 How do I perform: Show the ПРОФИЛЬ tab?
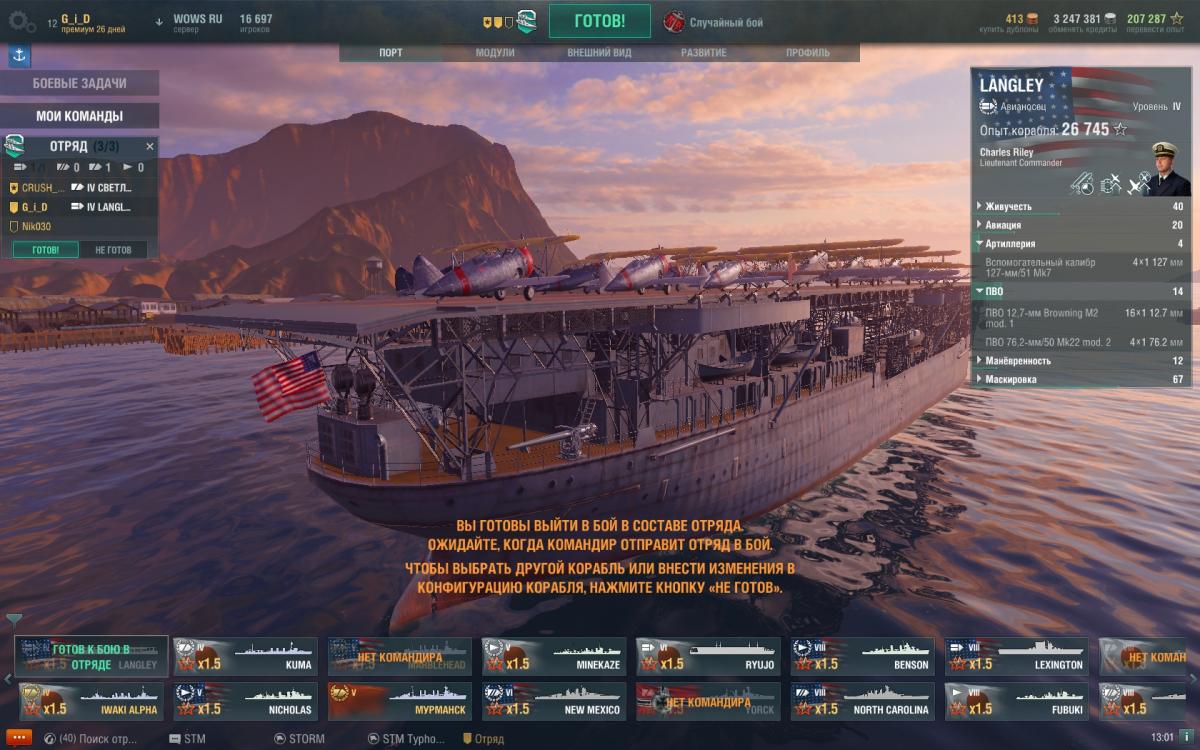point(807,53)
